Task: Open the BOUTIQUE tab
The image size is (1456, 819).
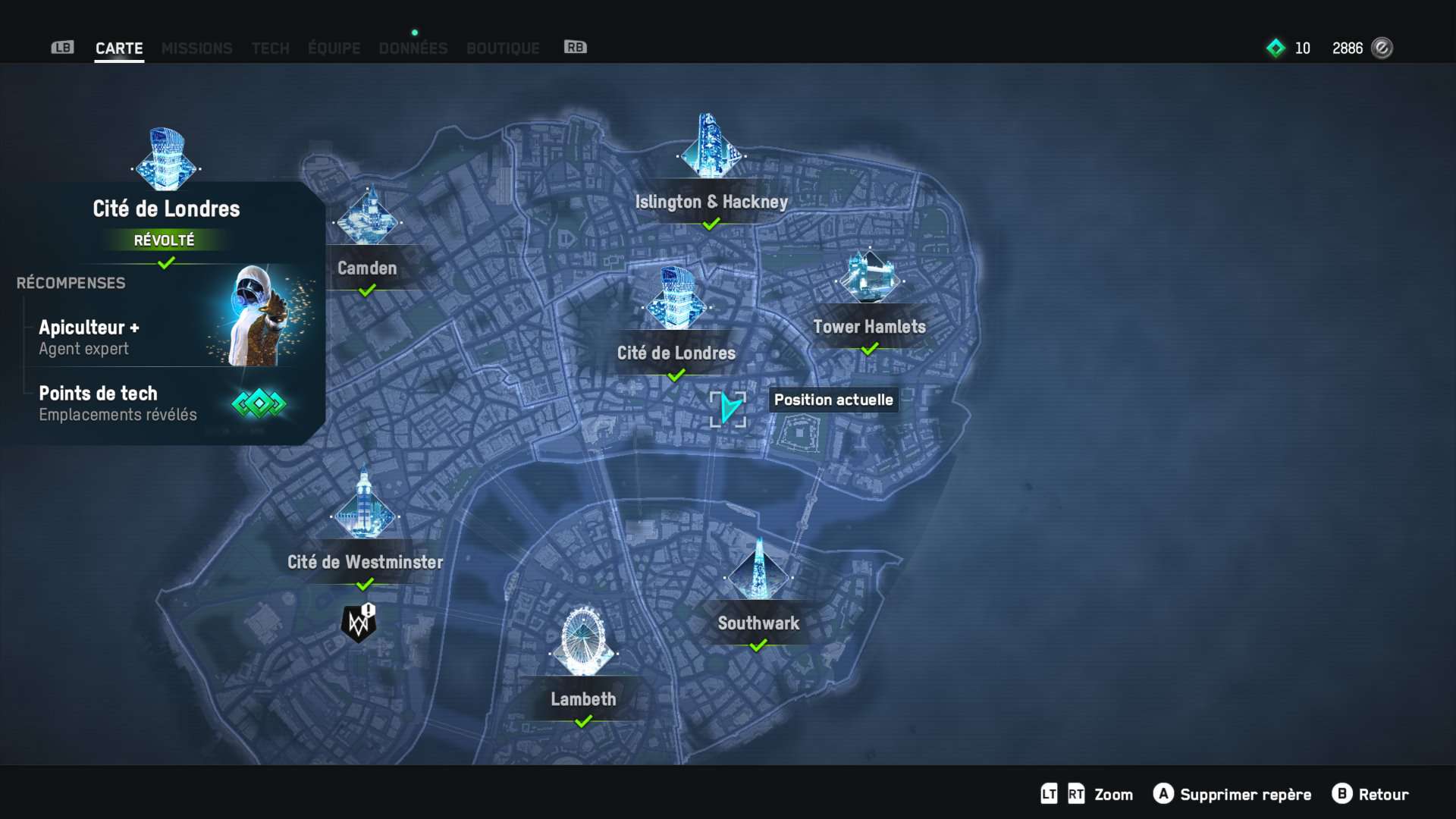Action: point(503,49)
